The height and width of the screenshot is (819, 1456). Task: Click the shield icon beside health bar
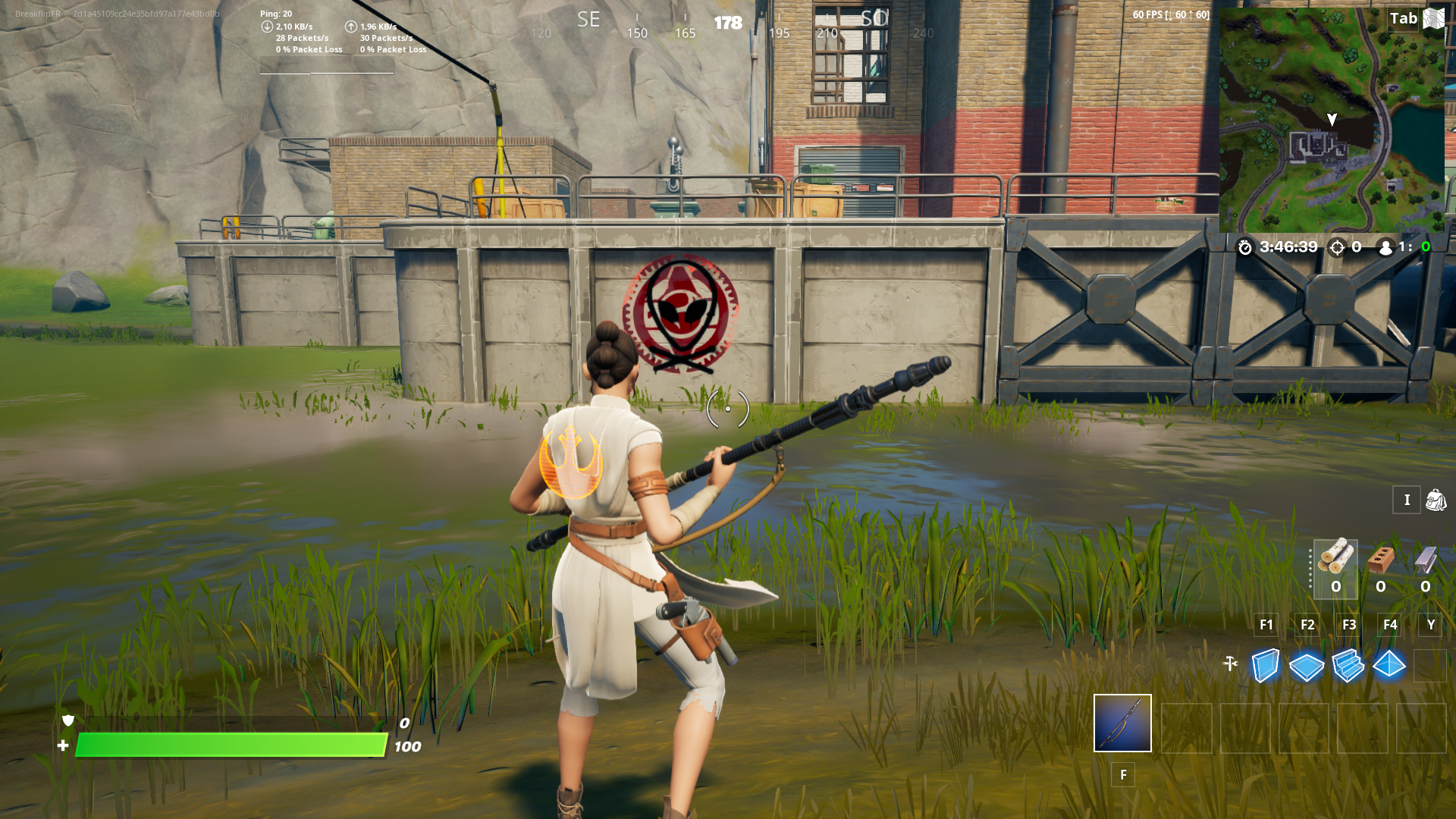click(x=67, y=722)
